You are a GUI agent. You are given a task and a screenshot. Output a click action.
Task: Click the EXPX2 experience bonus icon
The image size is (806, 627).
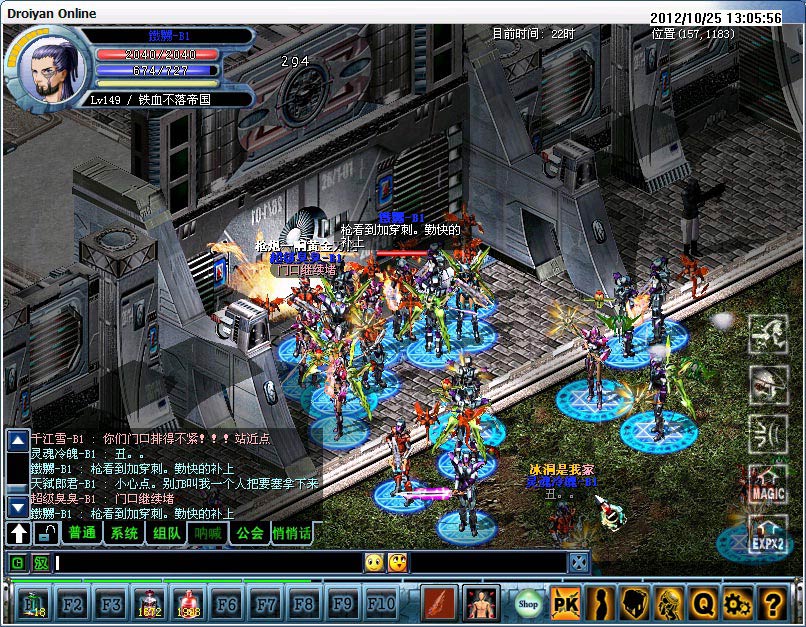(768, 538)
